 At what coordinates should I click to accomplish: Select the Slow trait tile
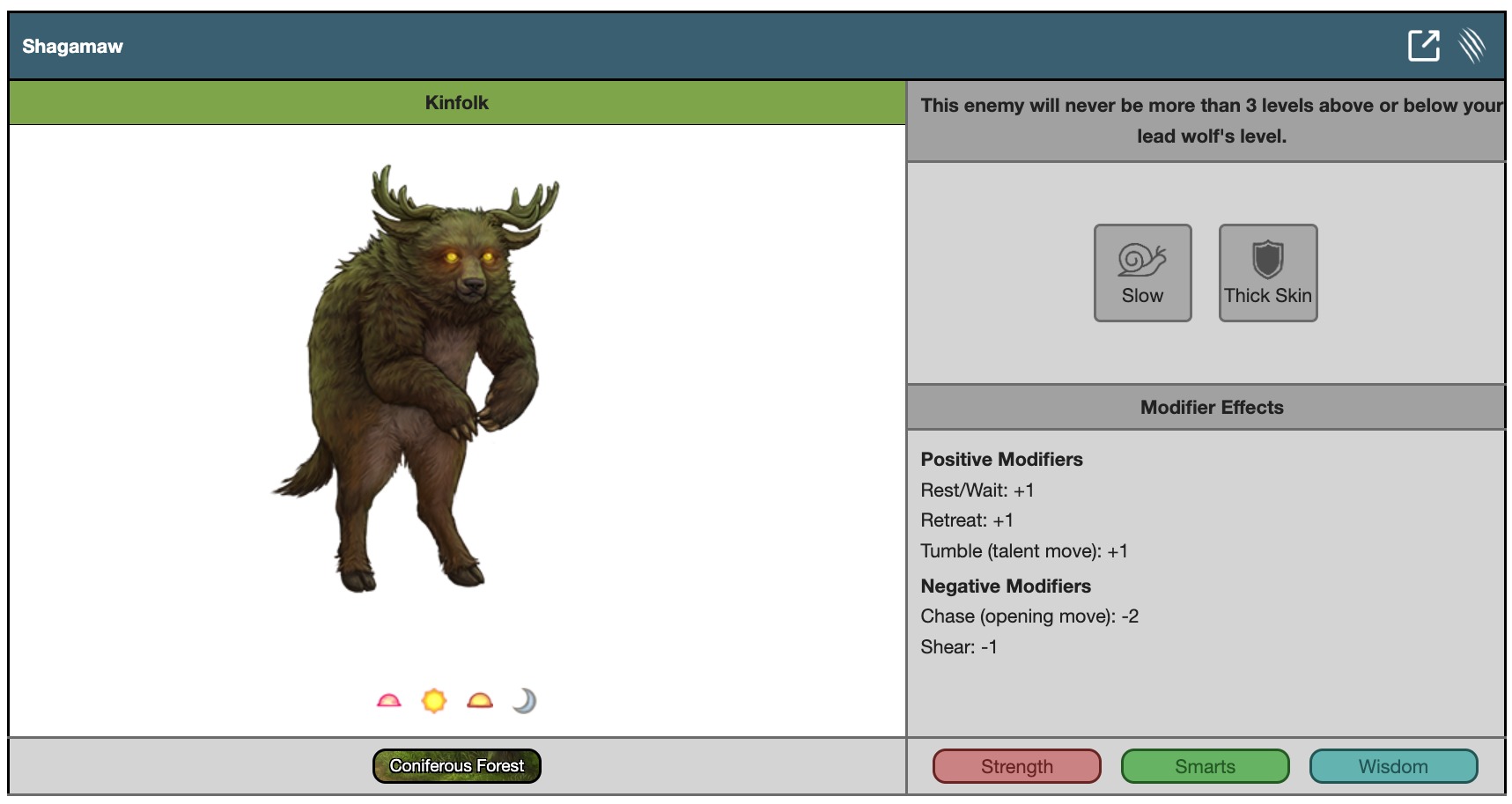[x=1142, y=273]
